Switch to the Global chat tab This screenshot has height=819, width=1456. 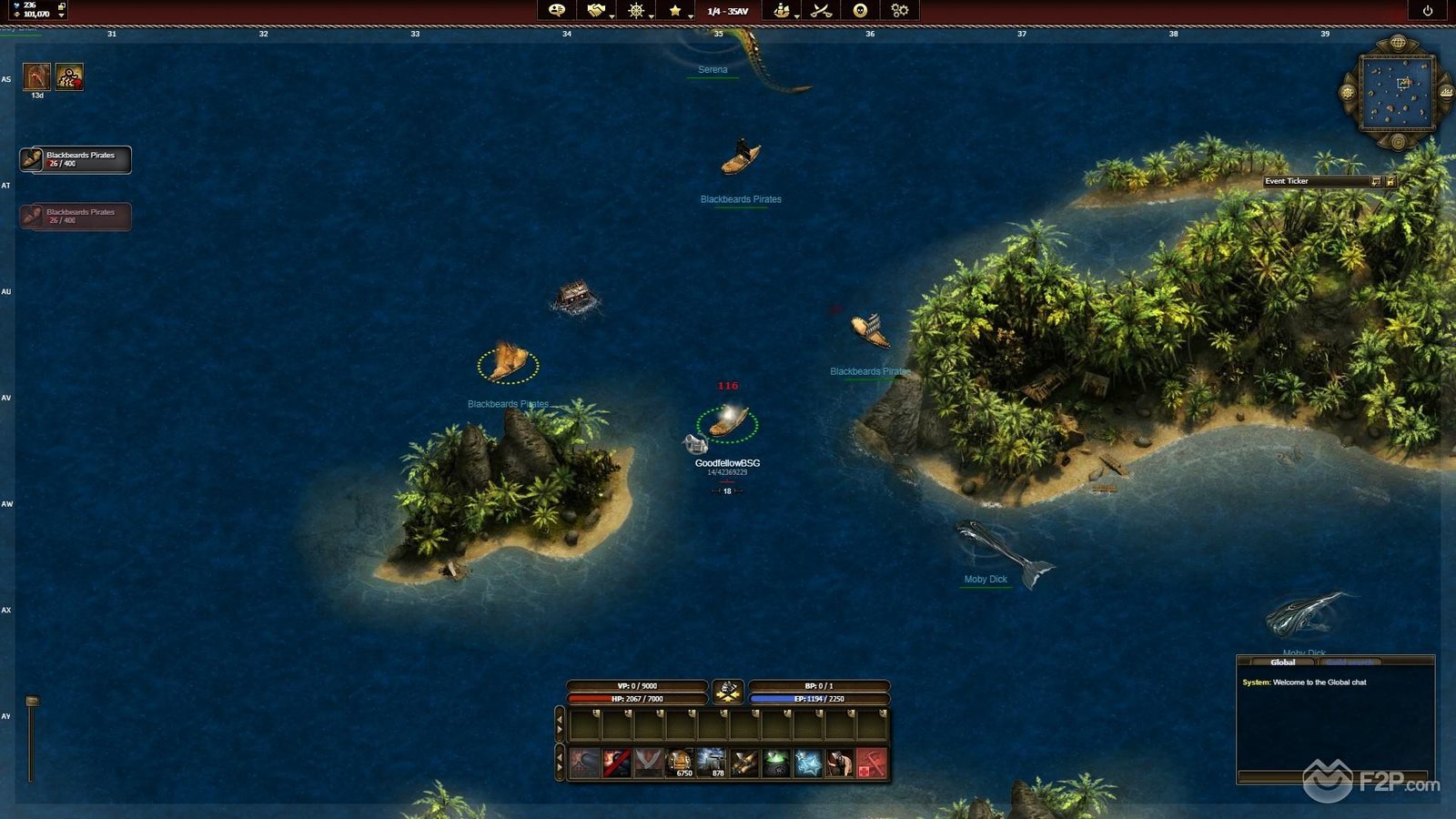coord(1284,663)
